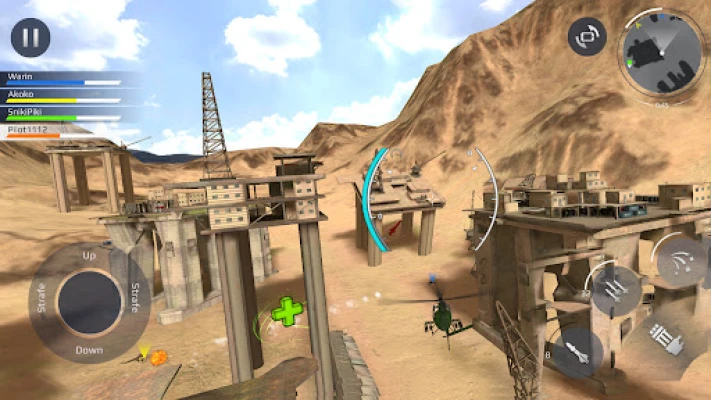Fire the triple rocket salvo
Viewport: 711px width, 400px height.
point(613,290)
